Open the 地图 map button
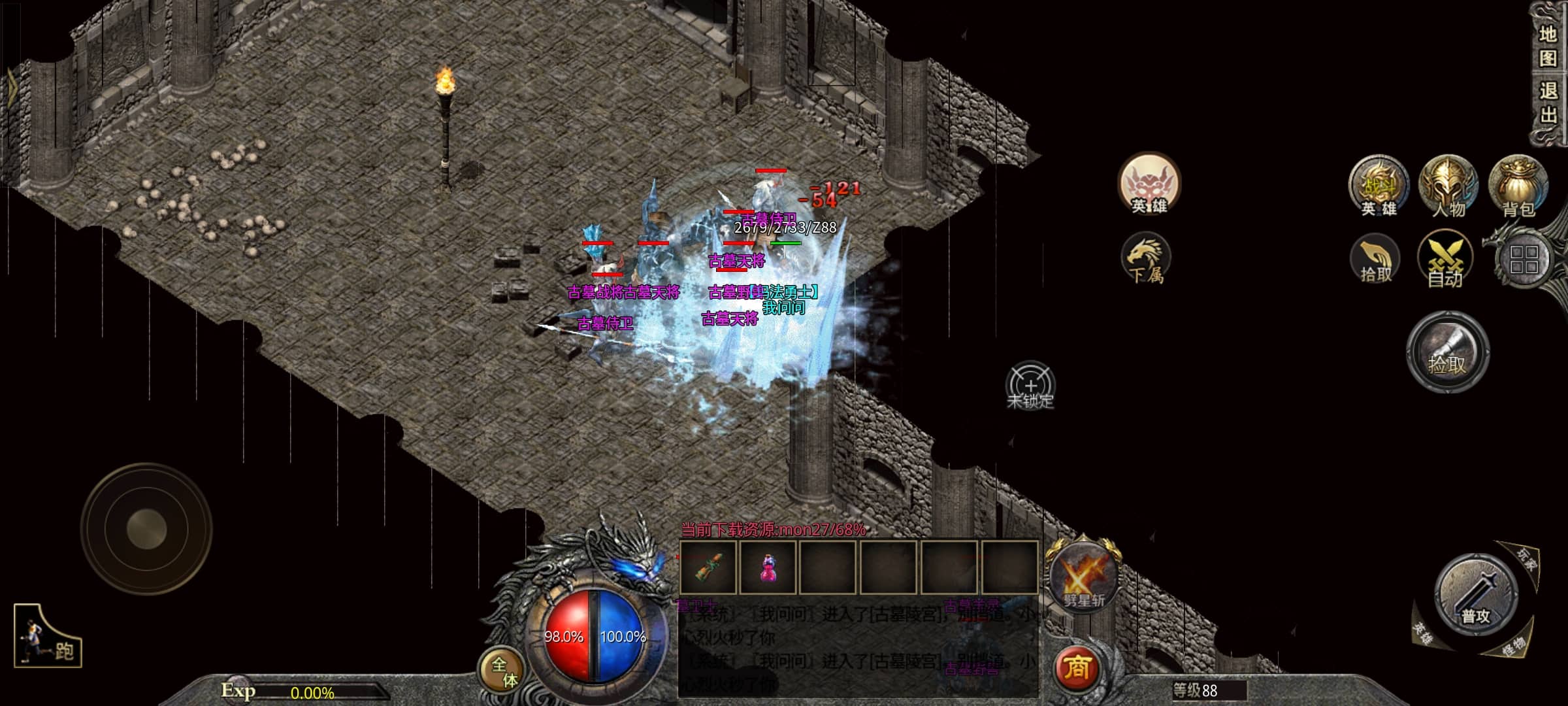This screenshot has height=706, width=1568. (x=1547, y=46)
